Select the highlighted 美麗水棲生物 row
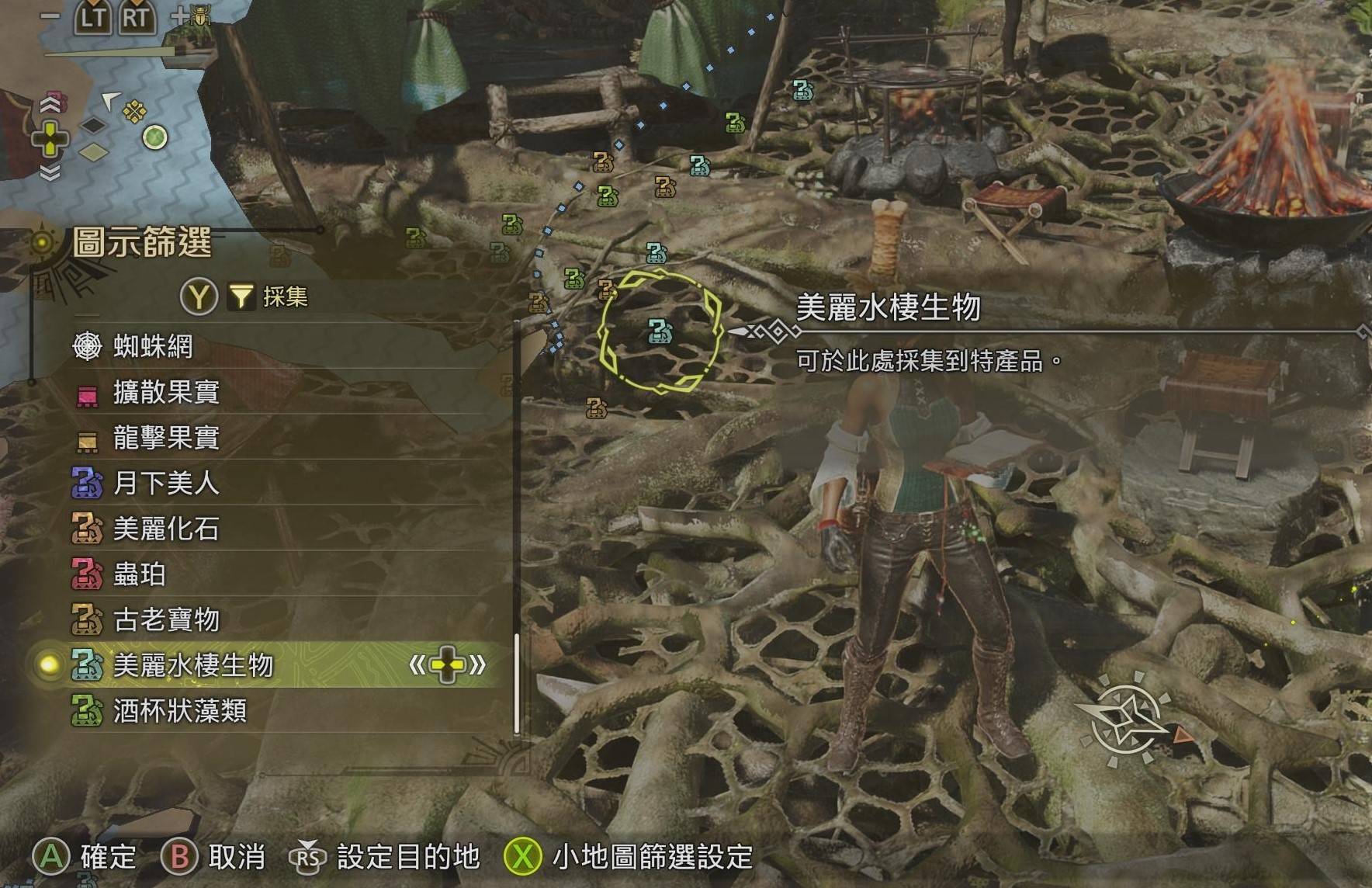 click(x=193, y=665)
